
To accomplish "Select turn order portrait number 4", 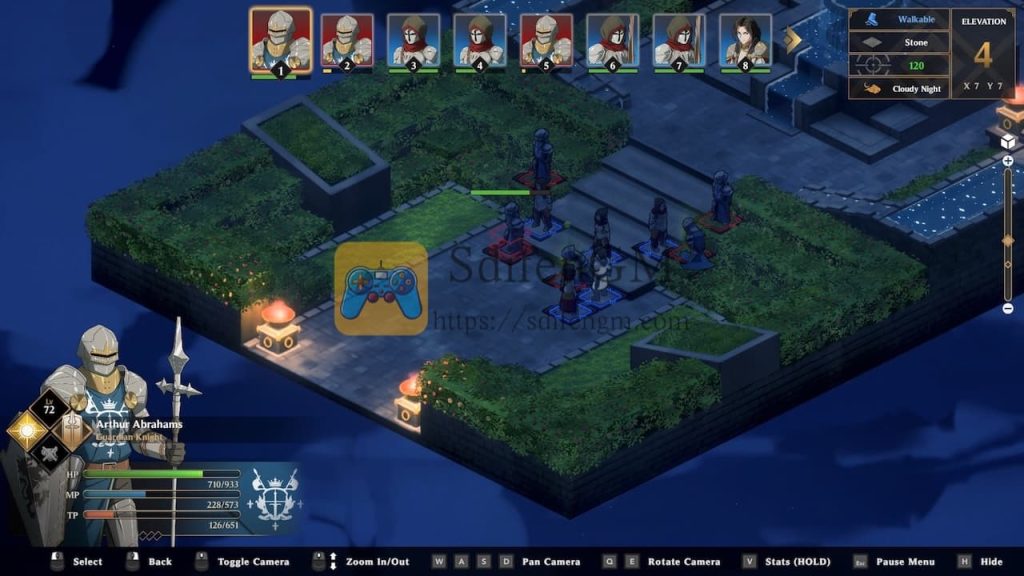I will pyautogui.click(x=479, y=41).
